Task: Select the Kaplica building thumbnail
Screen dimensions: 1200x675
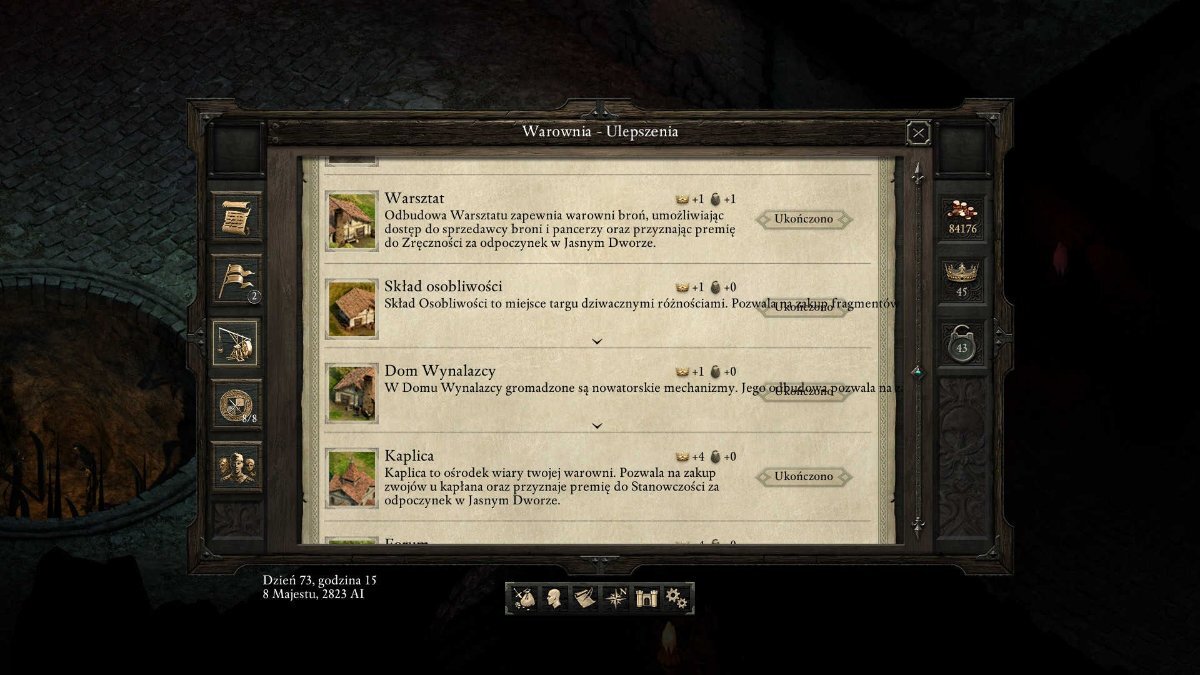Action: coord(352,478)
